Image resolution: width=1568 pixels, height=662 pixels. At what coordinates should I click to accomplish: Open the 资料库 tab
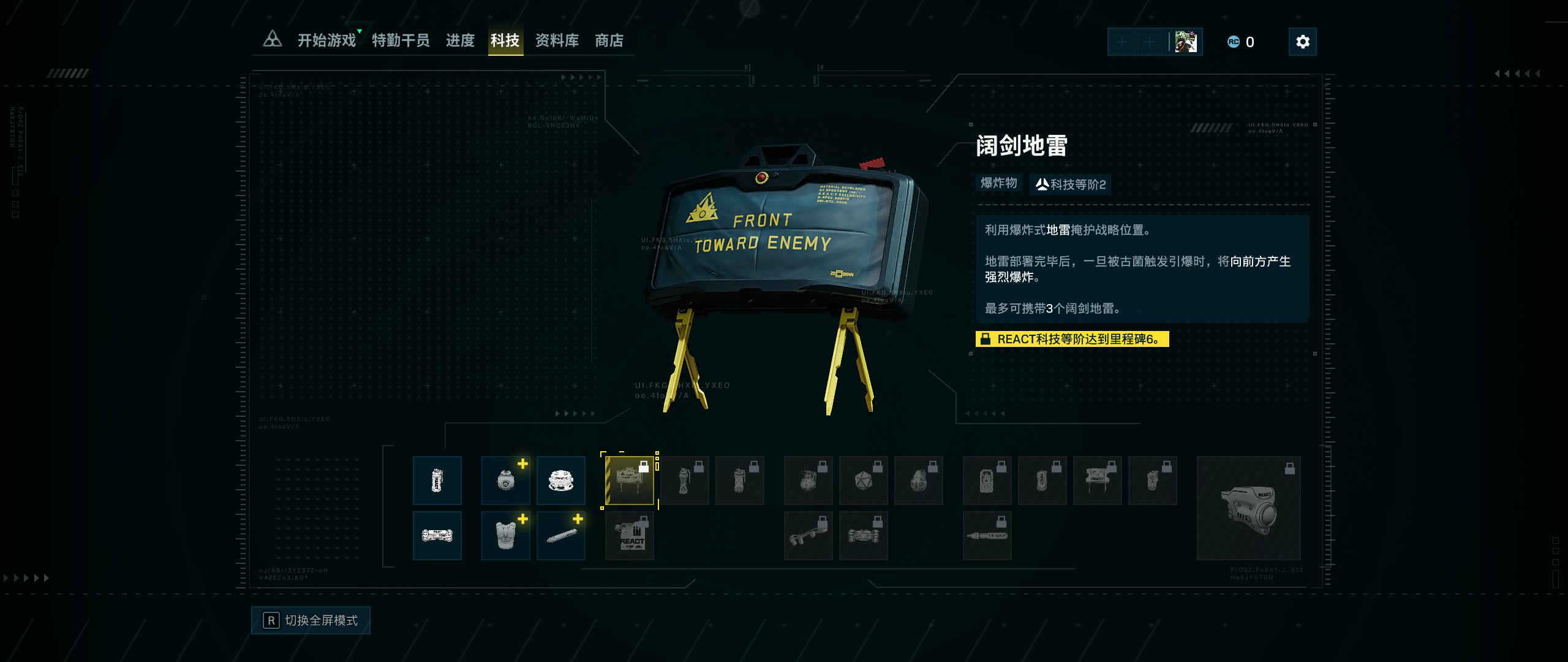pyautogui.click(x=557, y=40)
